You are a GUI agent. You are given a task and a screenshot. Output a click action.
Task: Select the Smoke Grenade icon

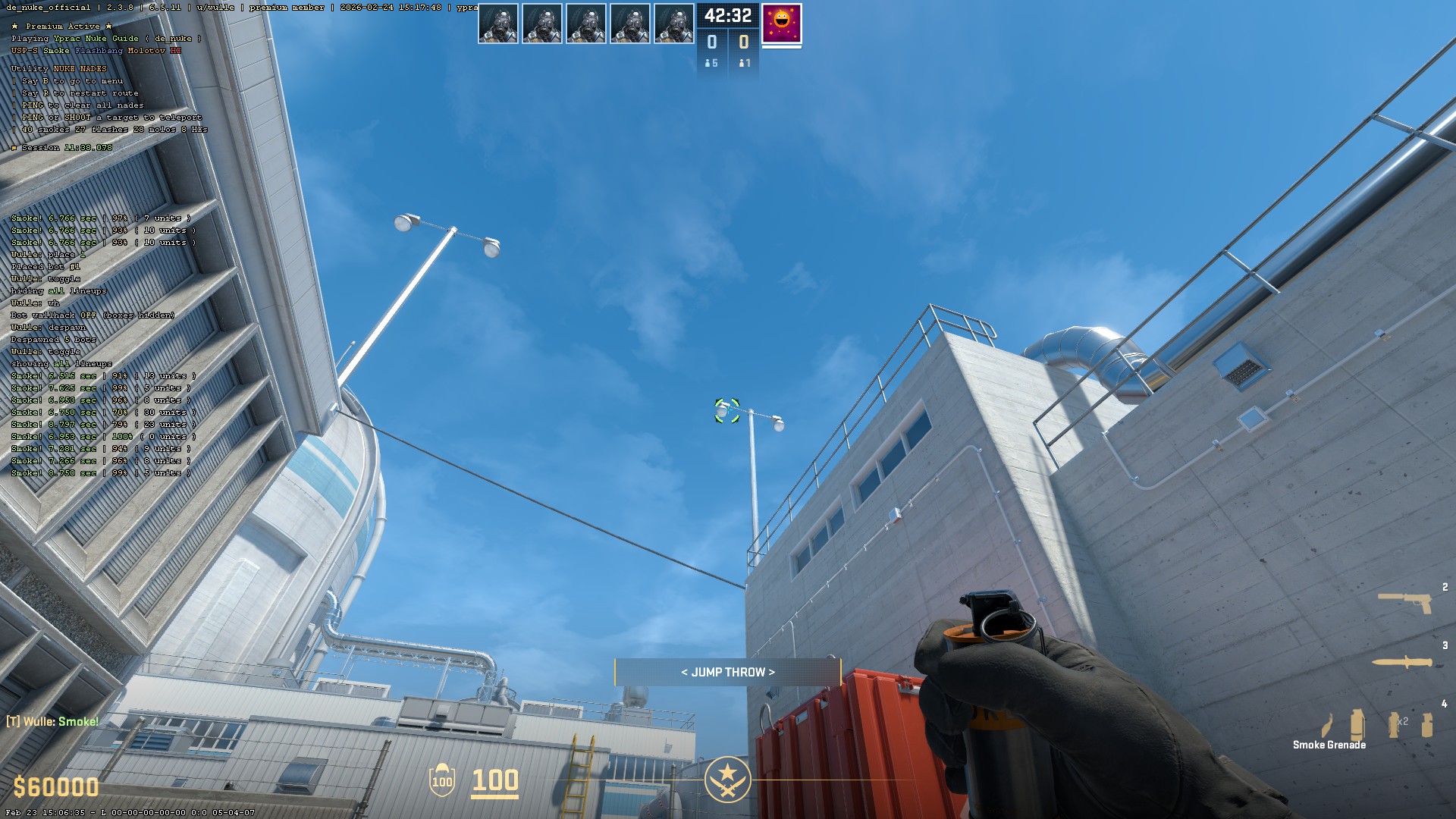[1357, 724]
